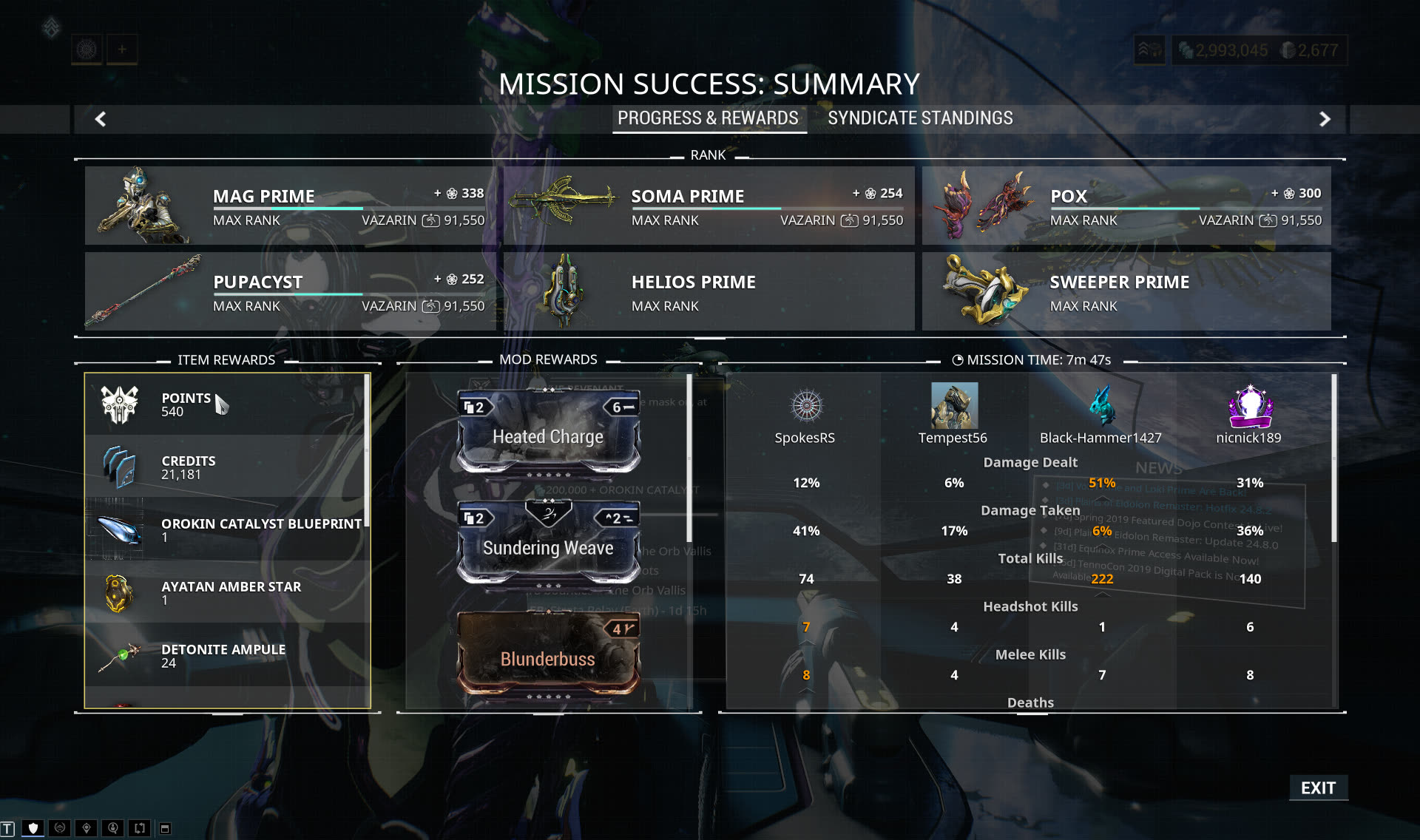The image size is (1420, 840).
Task: Select the Ayatan Amber Star reward
Action: click(226, 592)
